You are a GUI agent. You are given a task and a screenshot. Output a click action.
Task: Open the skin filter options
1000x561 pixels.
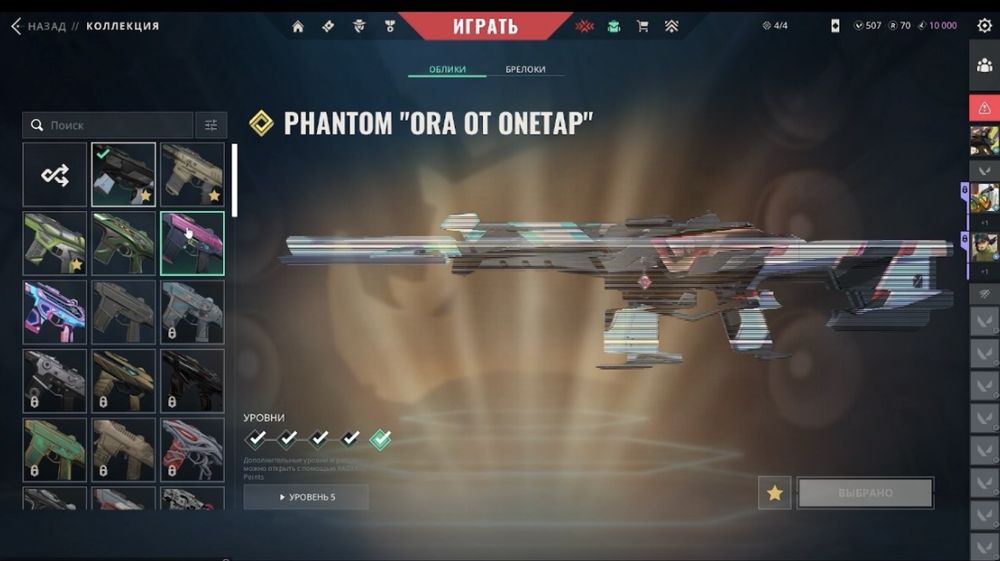(211, 125)
